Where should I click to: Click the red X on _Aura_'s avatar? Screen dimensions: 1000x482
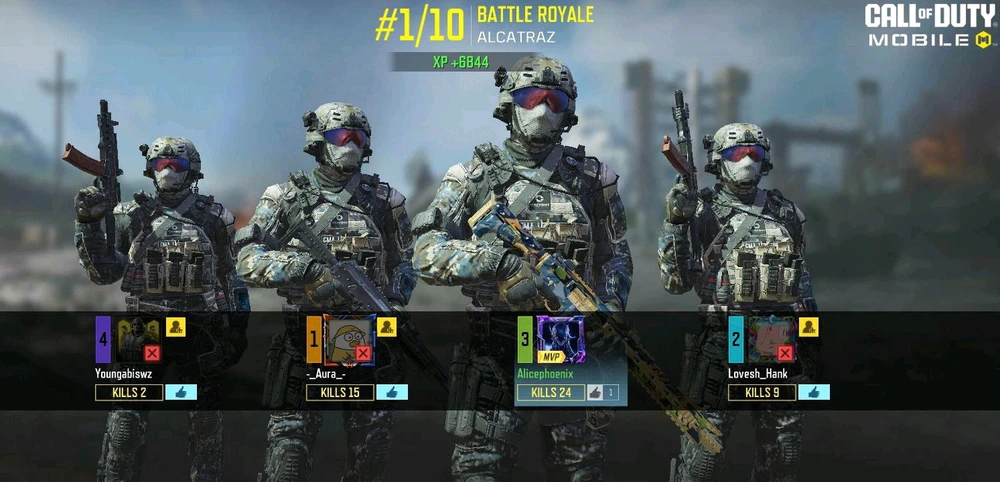363,353
